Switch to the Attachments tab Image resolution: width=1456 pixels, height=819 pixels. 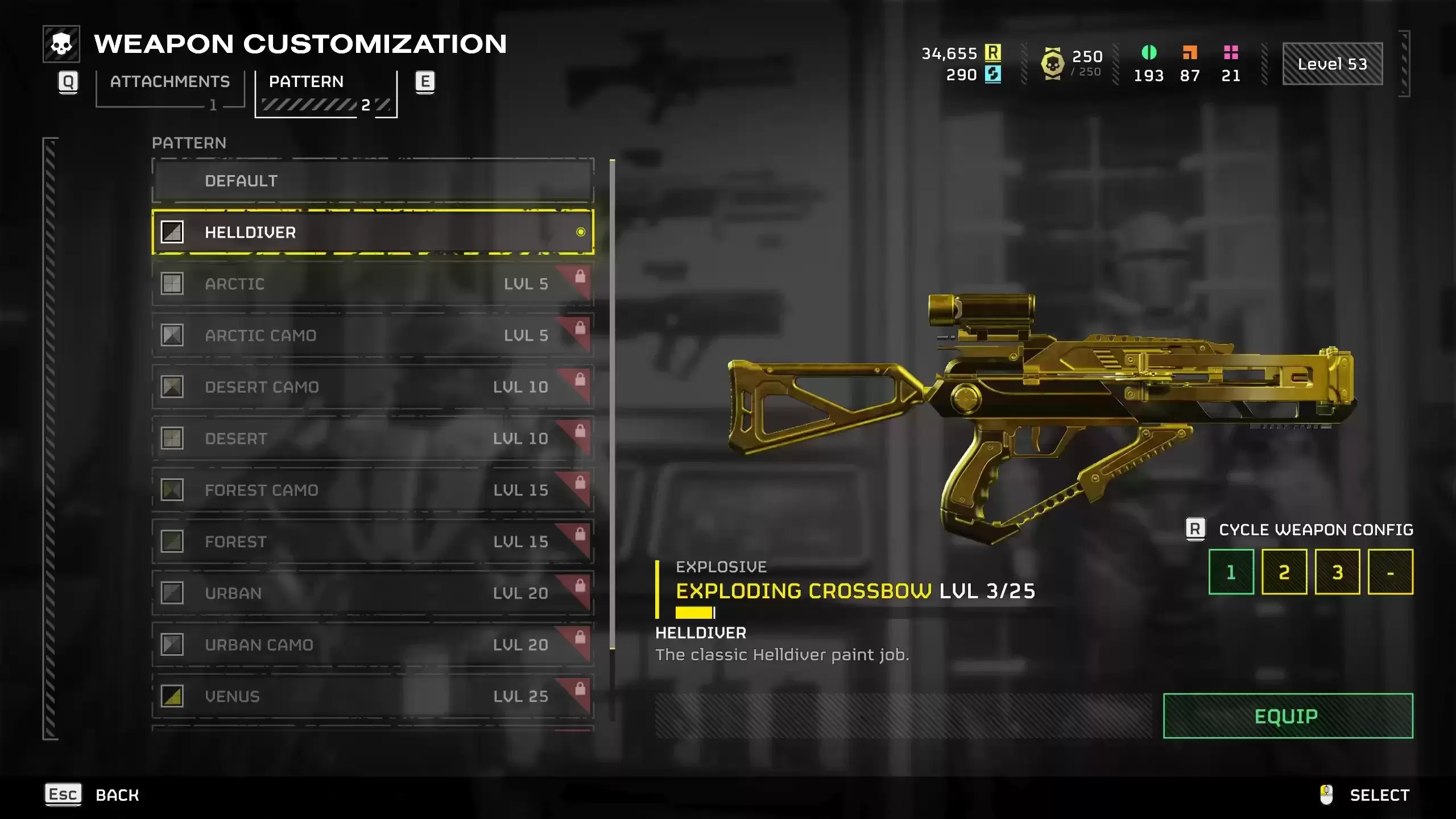(169, 82)
